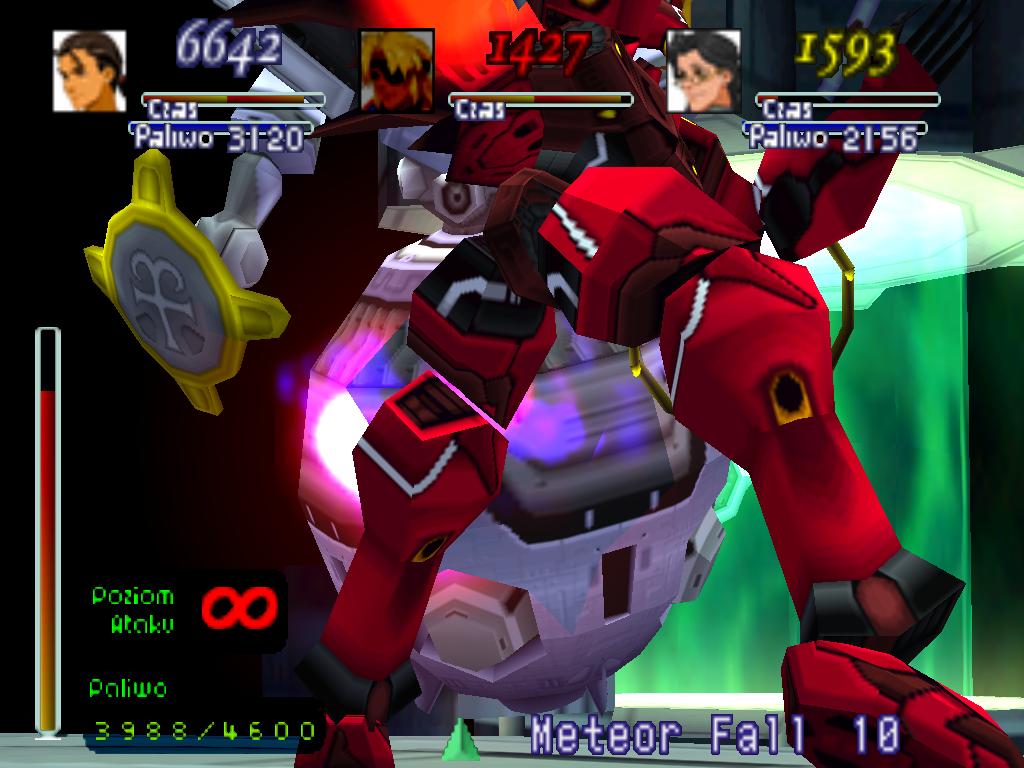Select the brown-haired character portrait
This screenshot has height=768, width=1024.
(x=89, y=70)
